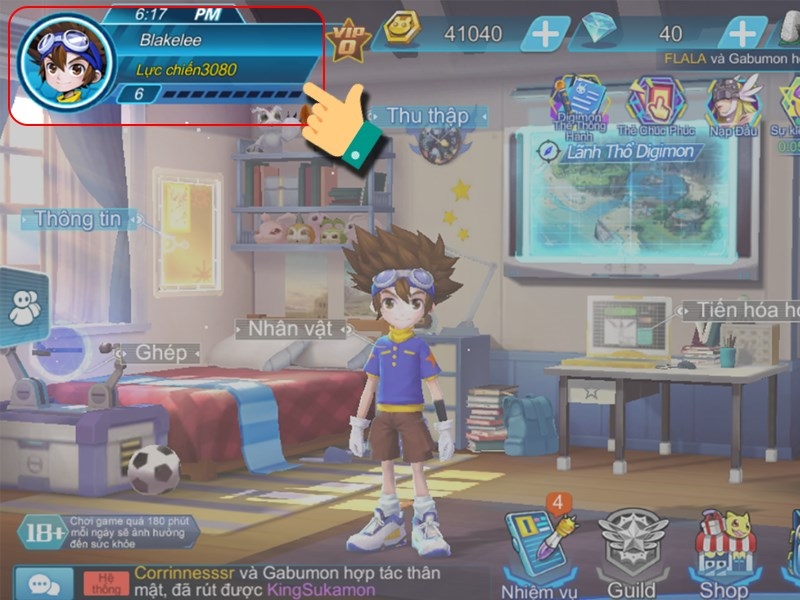Open the Ghép fusion menu
This screenshot has height=600, width=800.
tap(160, 353)
